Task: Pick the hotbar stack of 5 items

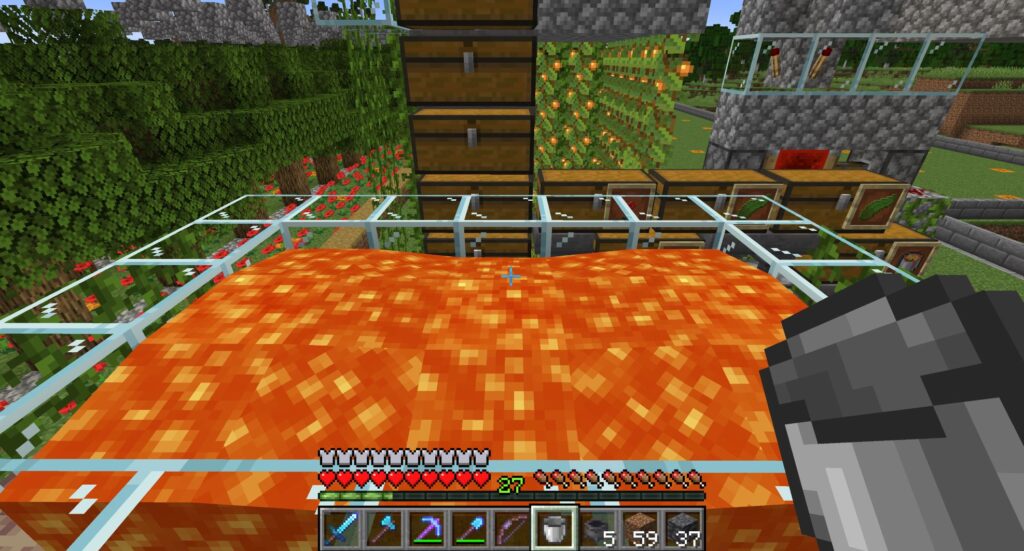Action: 598,527
